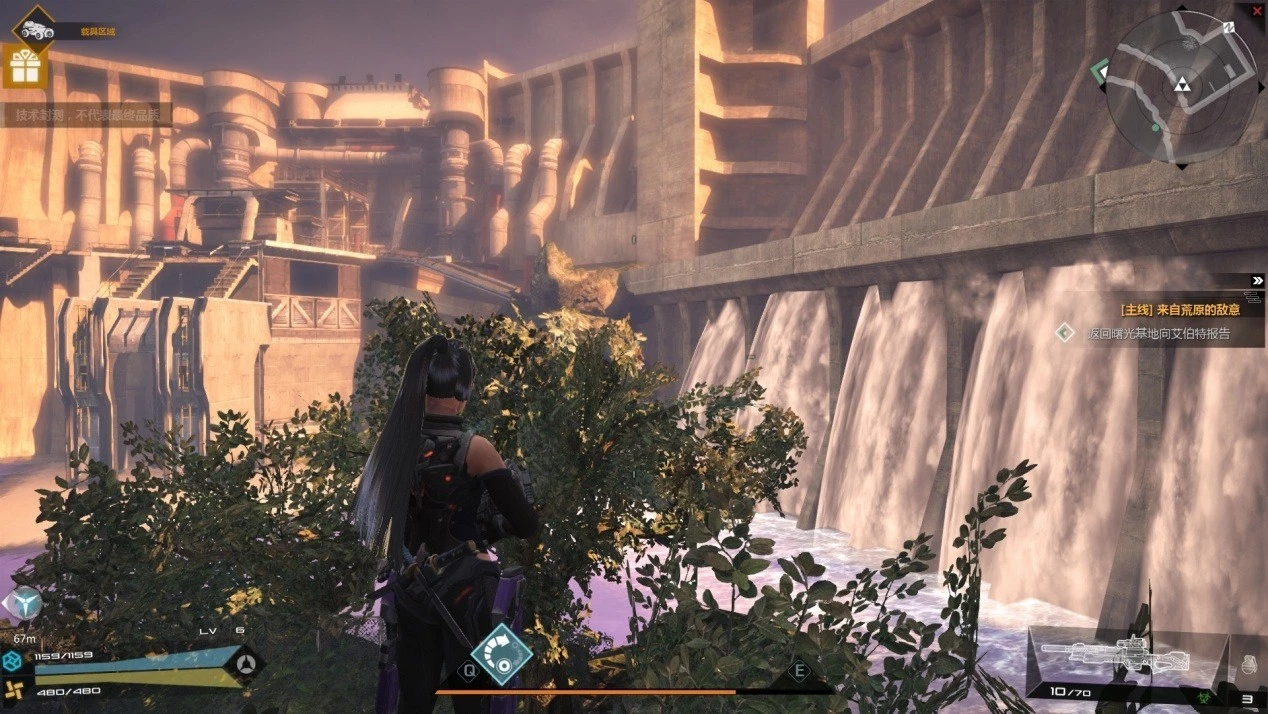Open the gift box rewards icon
The image size is (1268, 714).
pyautogui.click(x=24, y=67)
